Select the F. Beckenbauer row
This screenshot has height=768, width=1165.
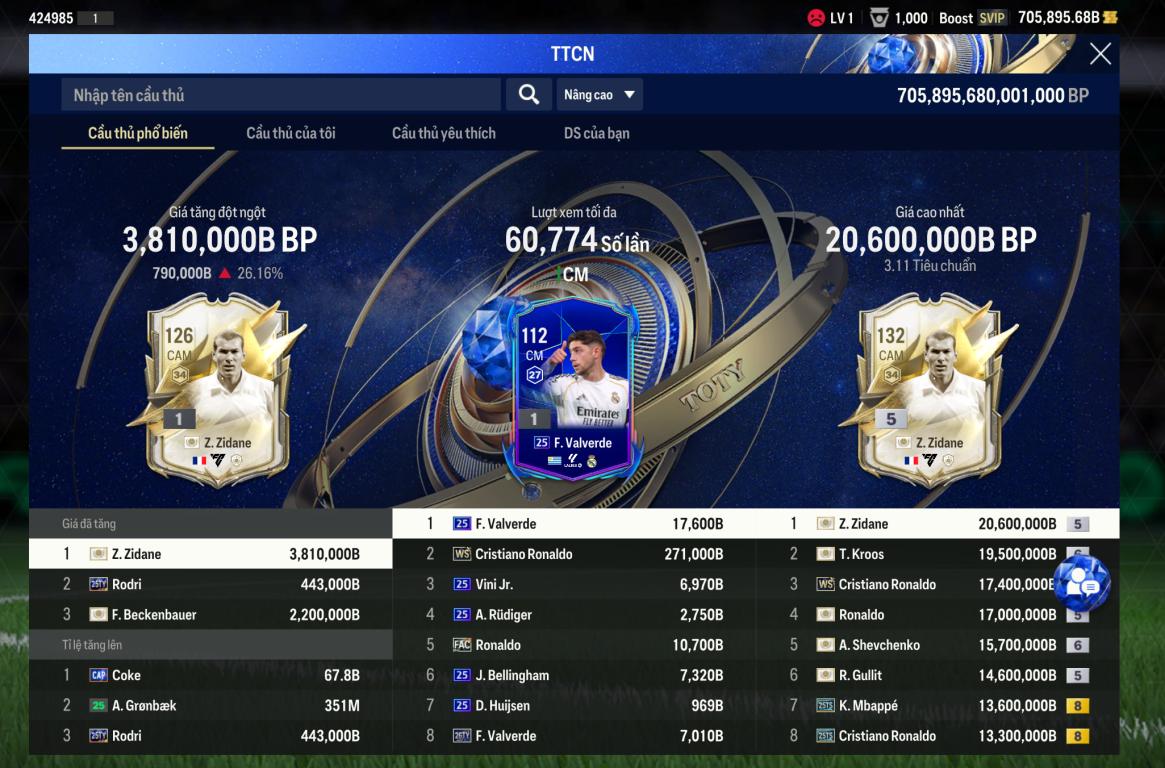[x=210, y=615]
